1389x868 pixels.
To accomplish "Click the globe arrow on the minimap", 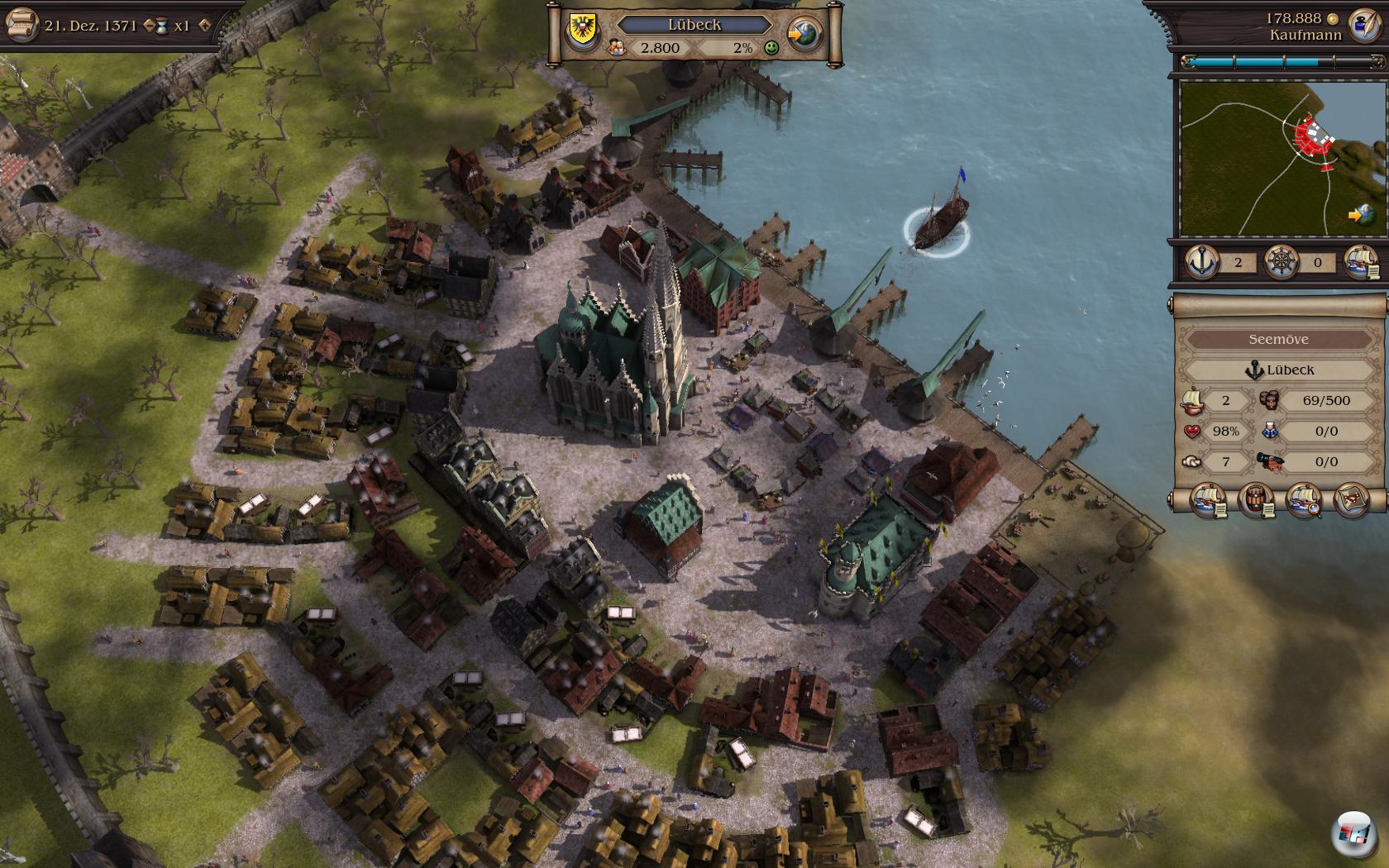I will (x=1360, y=215).
